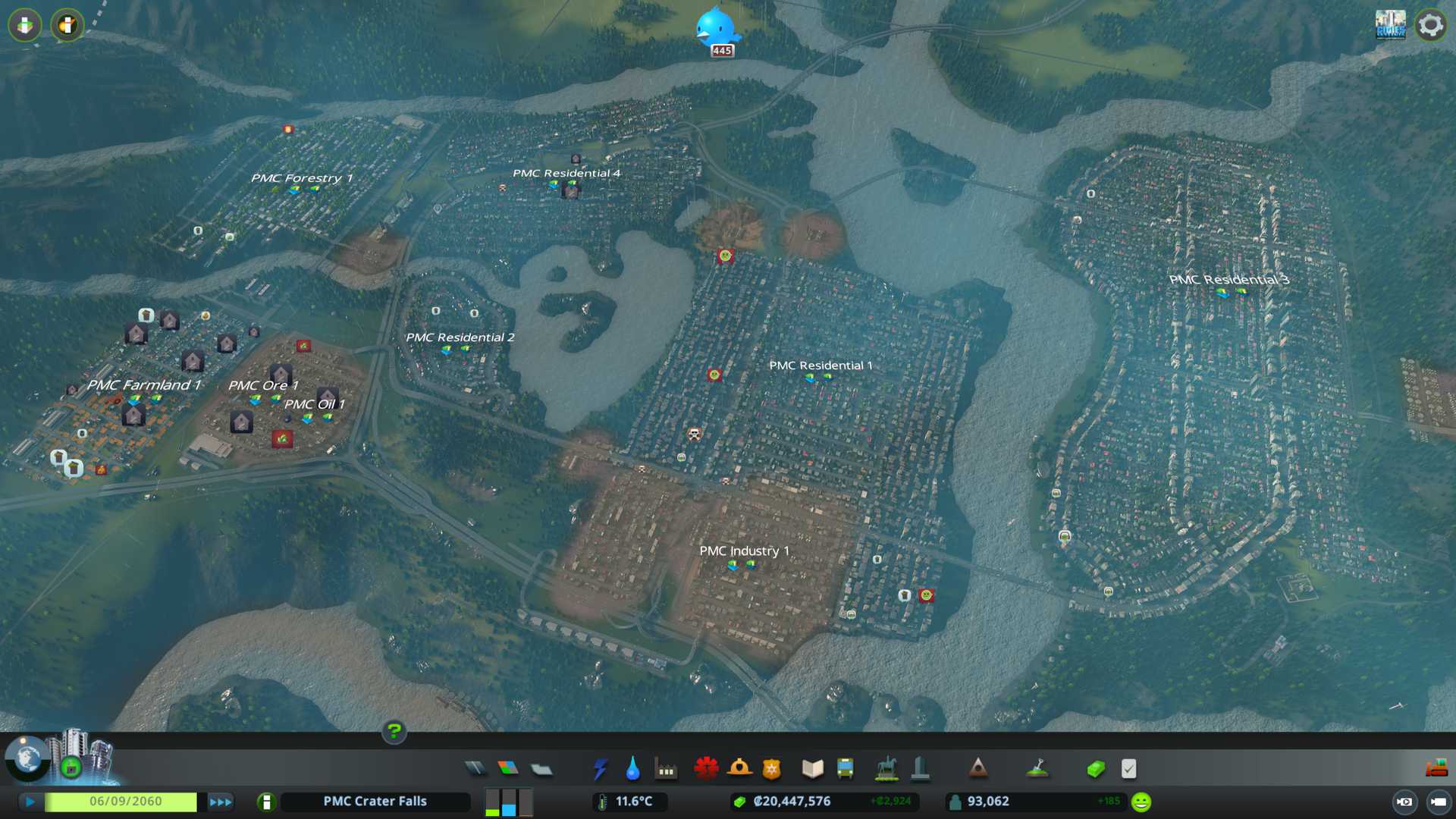
Task: Open the Water and Sewage droplet menu
Action: [x=632, y=769]
